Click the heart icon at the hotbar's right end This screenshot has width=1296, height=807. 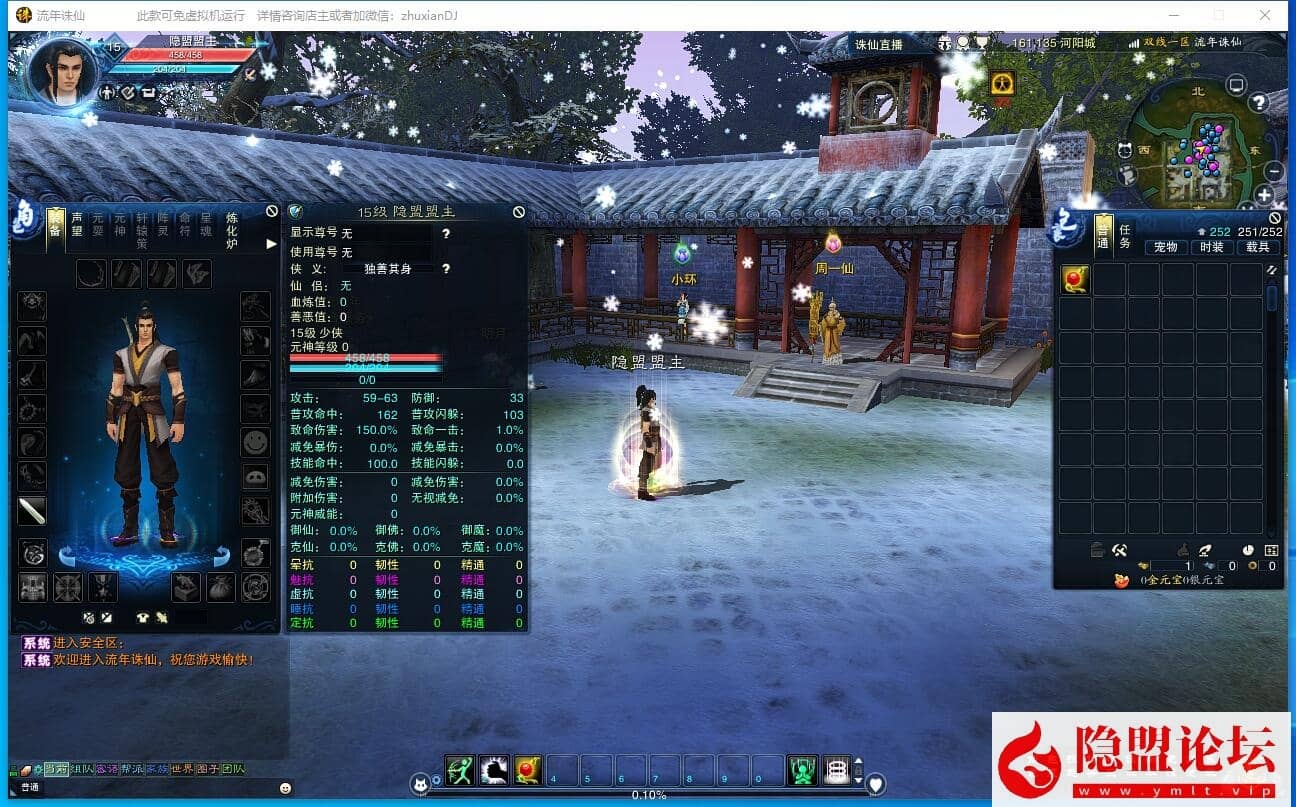875,784
